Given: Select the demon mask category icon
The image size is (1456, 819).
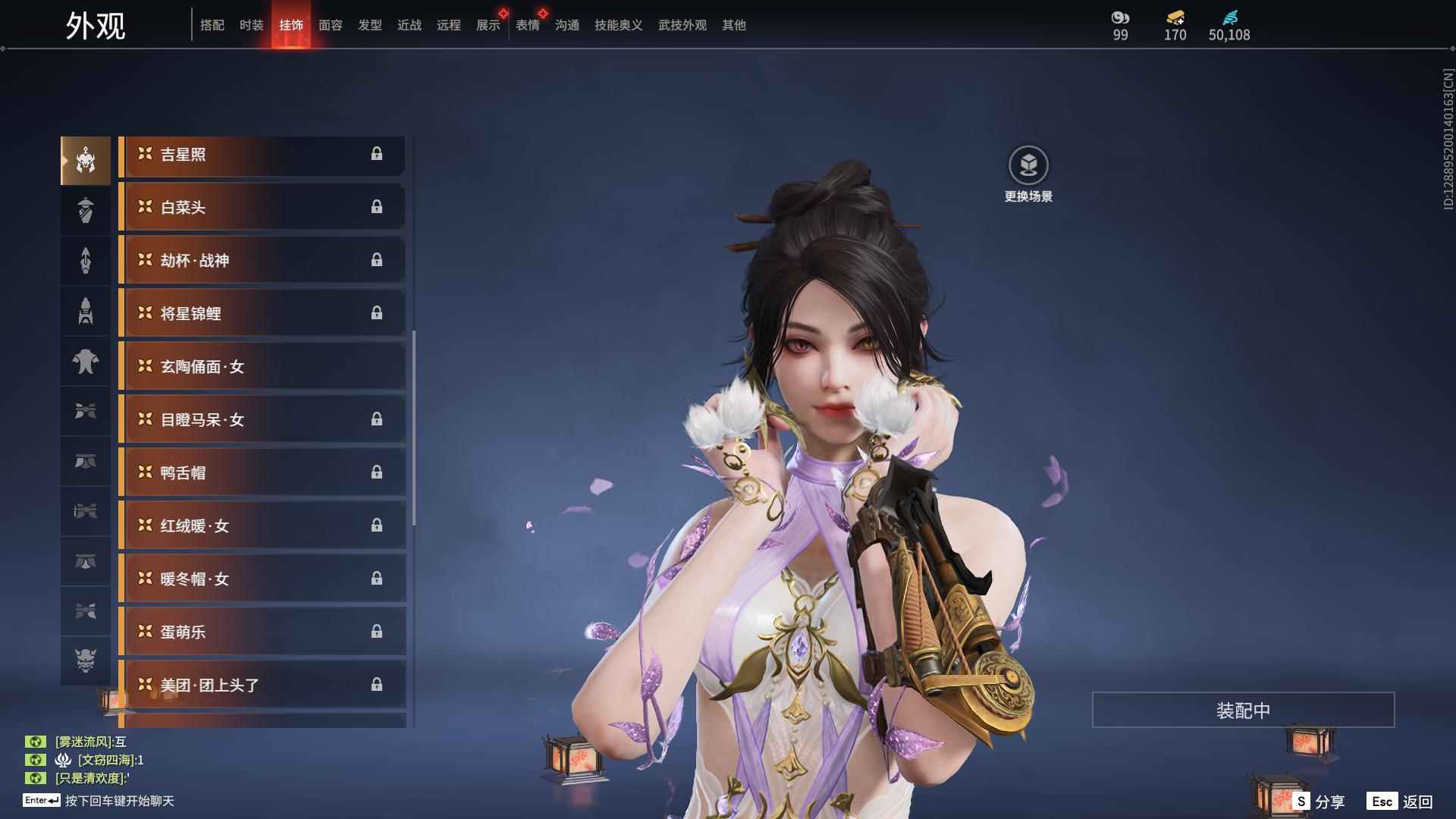Looking at the screenshot, I should [x=86, y=661].
